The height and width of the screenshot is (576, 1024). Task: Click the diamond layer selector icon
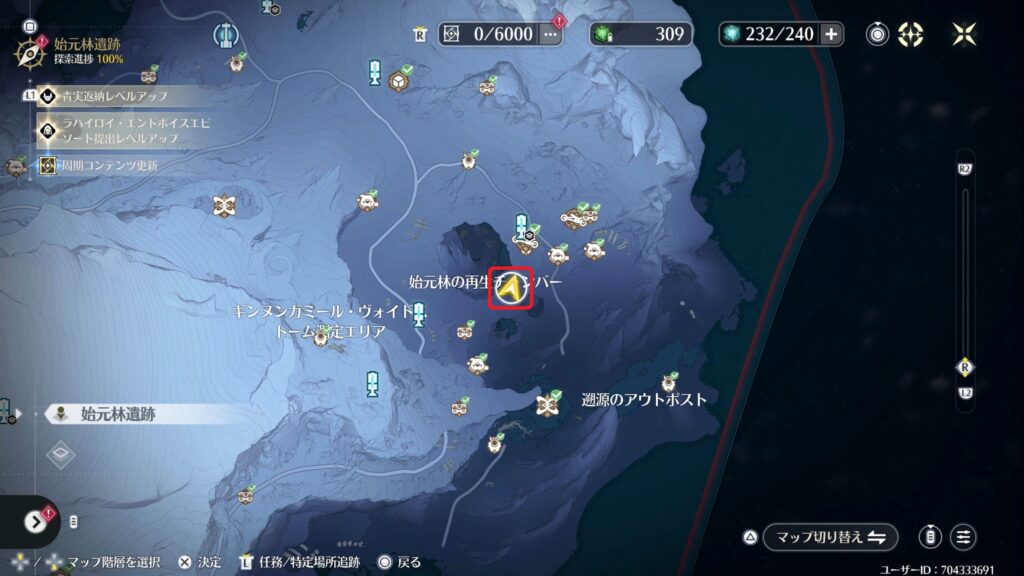coord(61,455)
